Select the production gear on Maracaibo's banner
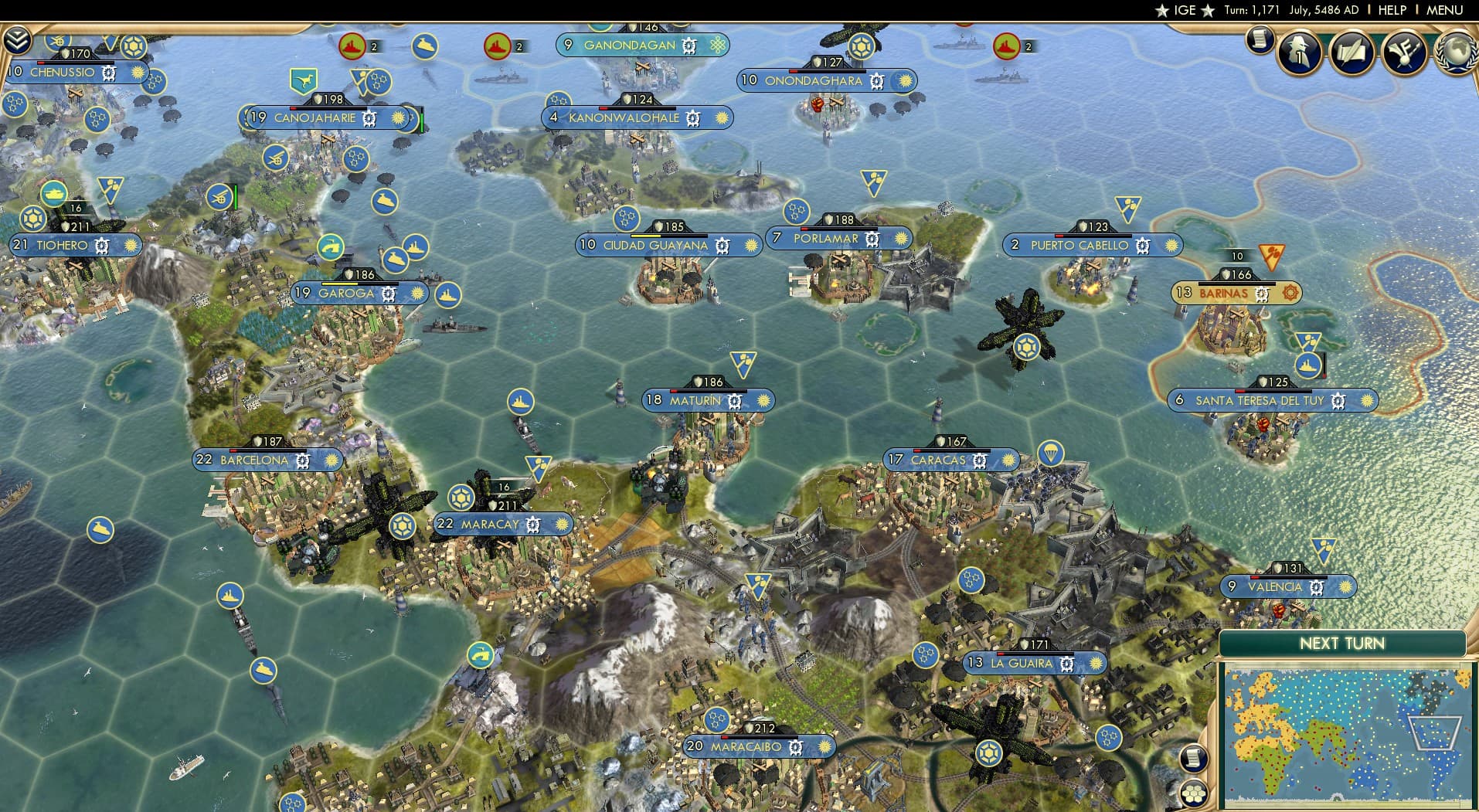 coord(795,746)
